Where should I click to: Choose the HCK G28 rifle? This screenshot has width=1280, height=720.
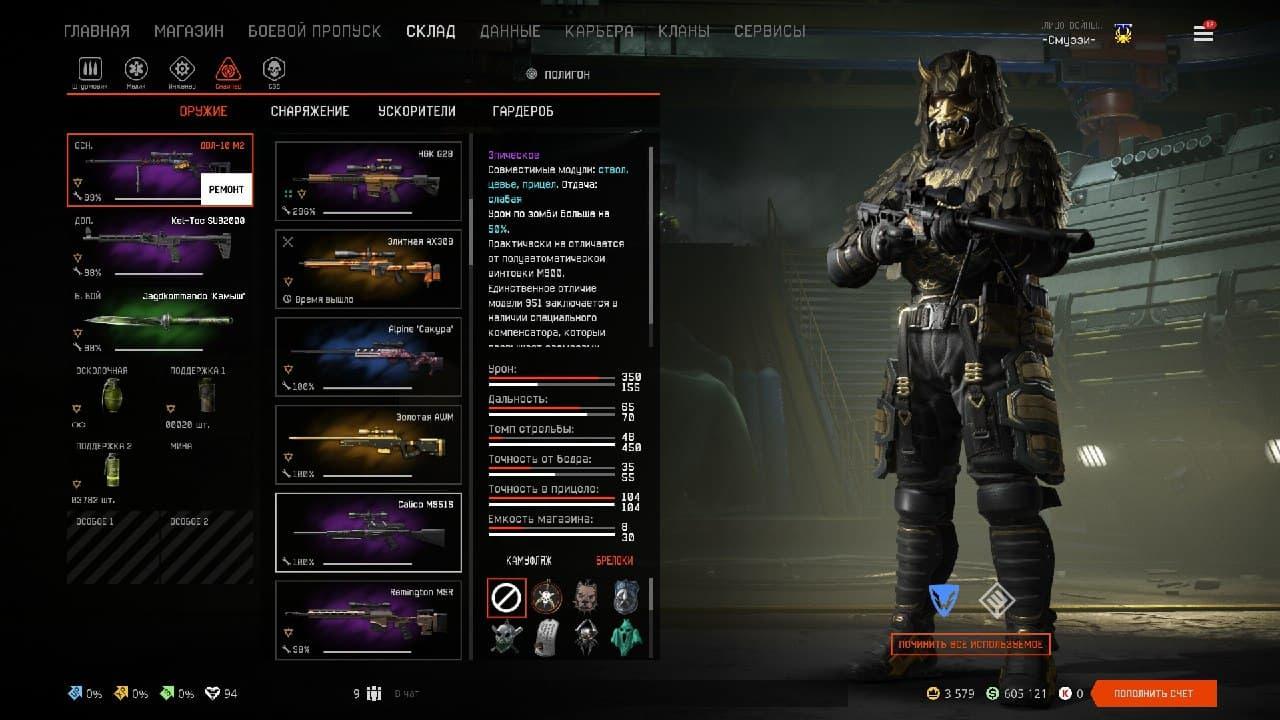coord(368,180)
